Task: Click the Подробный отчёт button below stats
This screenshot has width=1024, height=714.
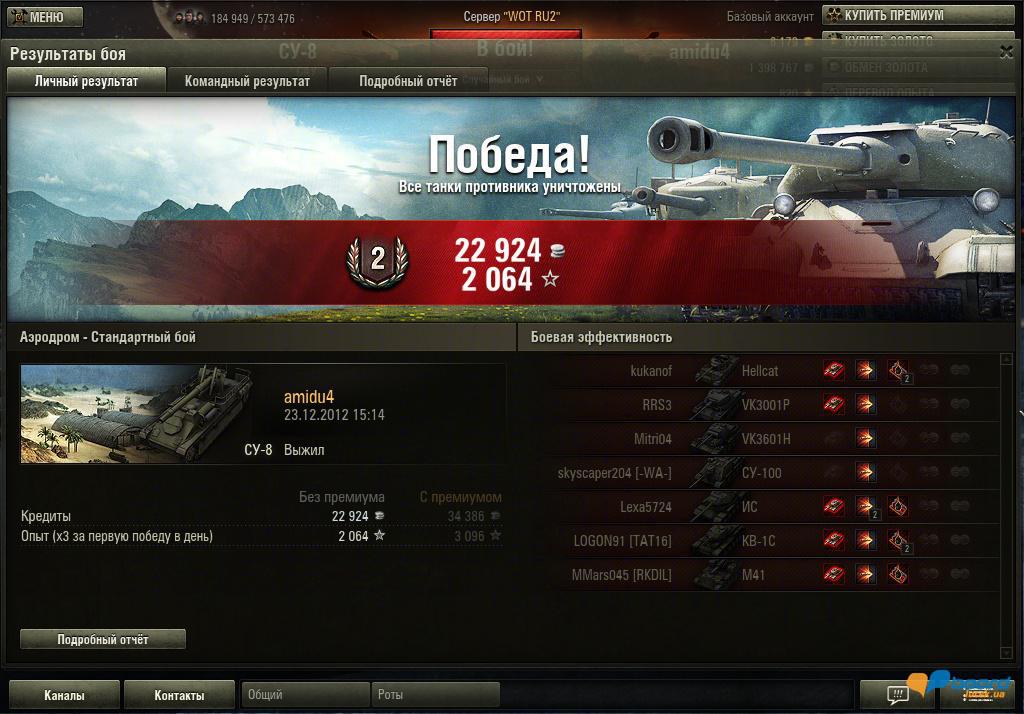Action: point(103,639)
